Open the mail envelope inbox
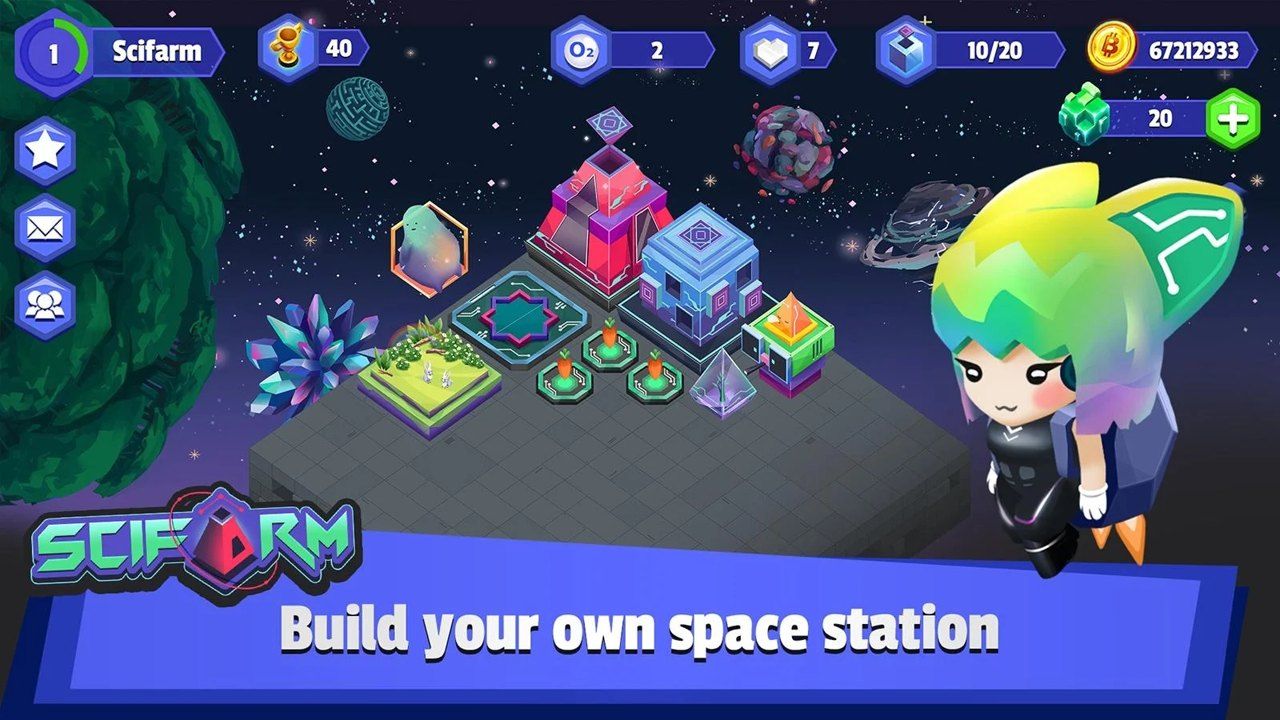 42,228
